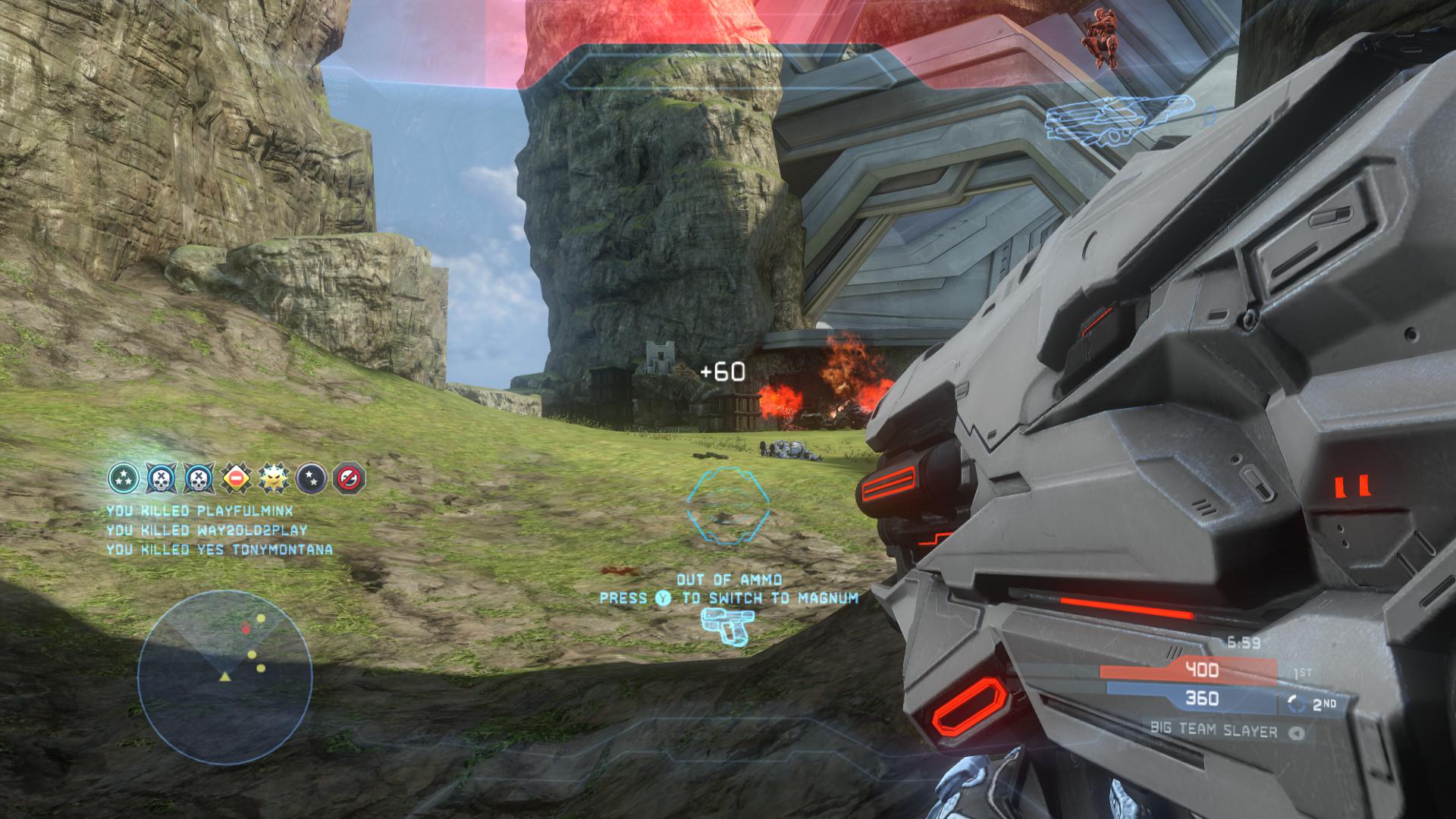Select the two-star double kill medal
This screenshot has width=1456, height=819.
(311, 478)
